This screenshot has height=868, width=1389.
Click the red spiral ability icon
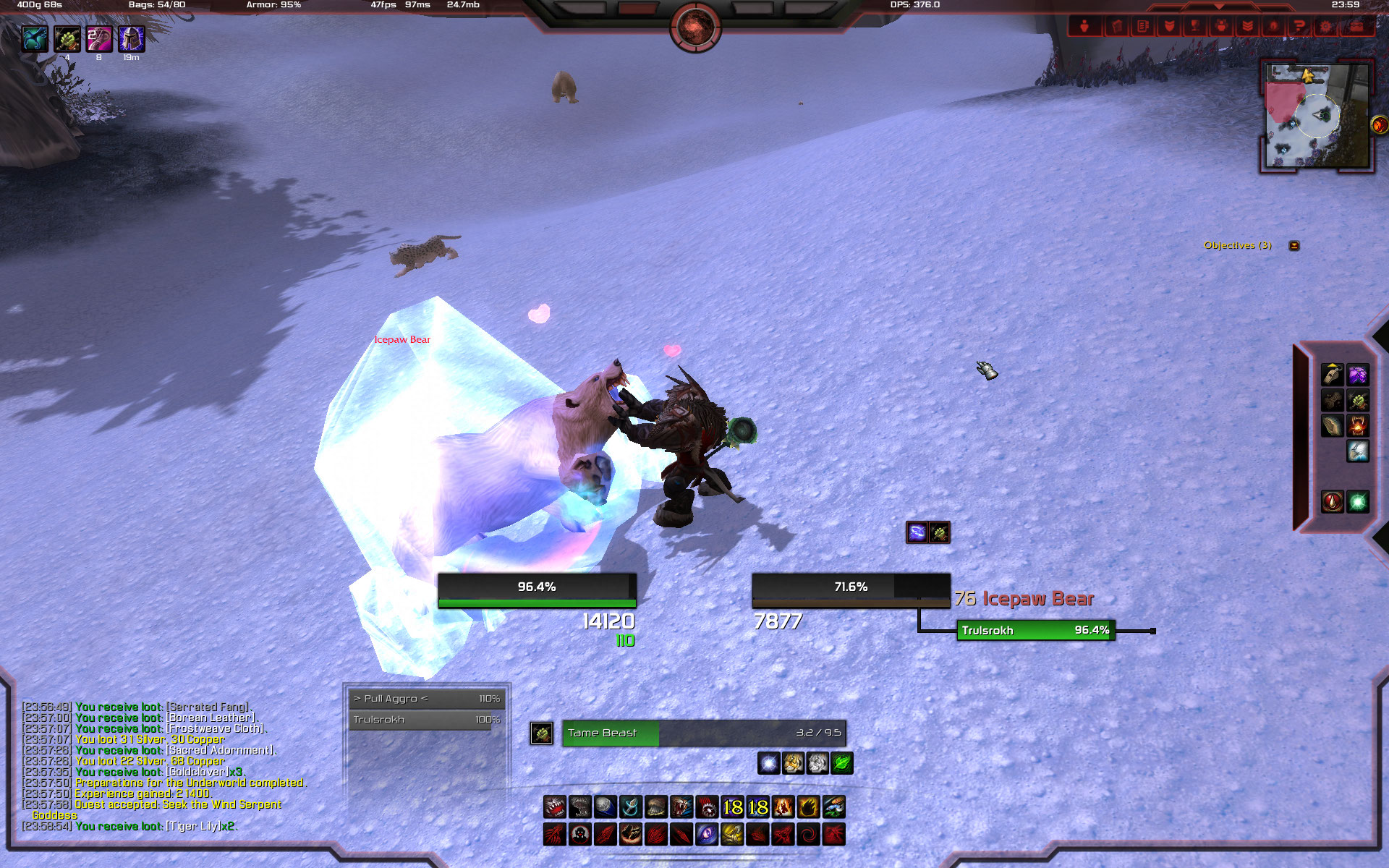pyautogui.click(x=808, y=834)
